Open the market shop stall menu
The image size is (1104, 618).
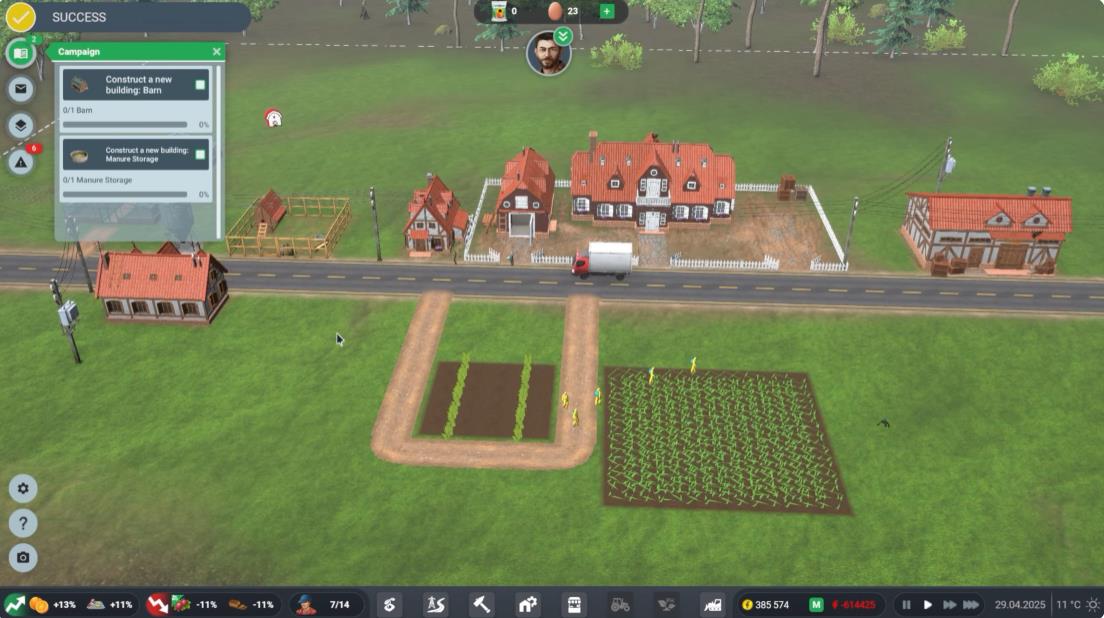click(574, 604)
